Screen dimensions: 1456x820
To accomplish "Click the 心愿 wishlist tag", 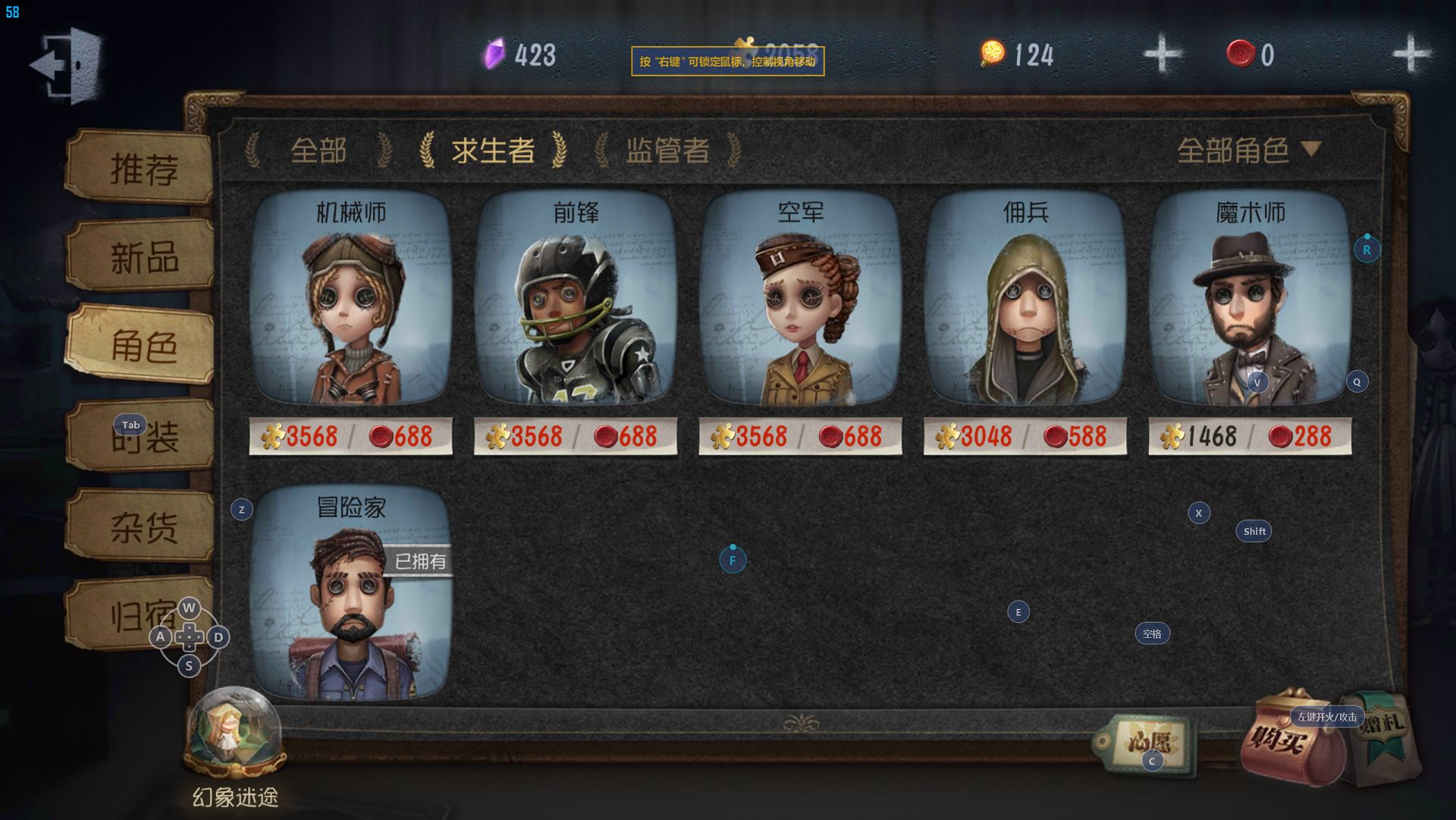I will 1147,742.
